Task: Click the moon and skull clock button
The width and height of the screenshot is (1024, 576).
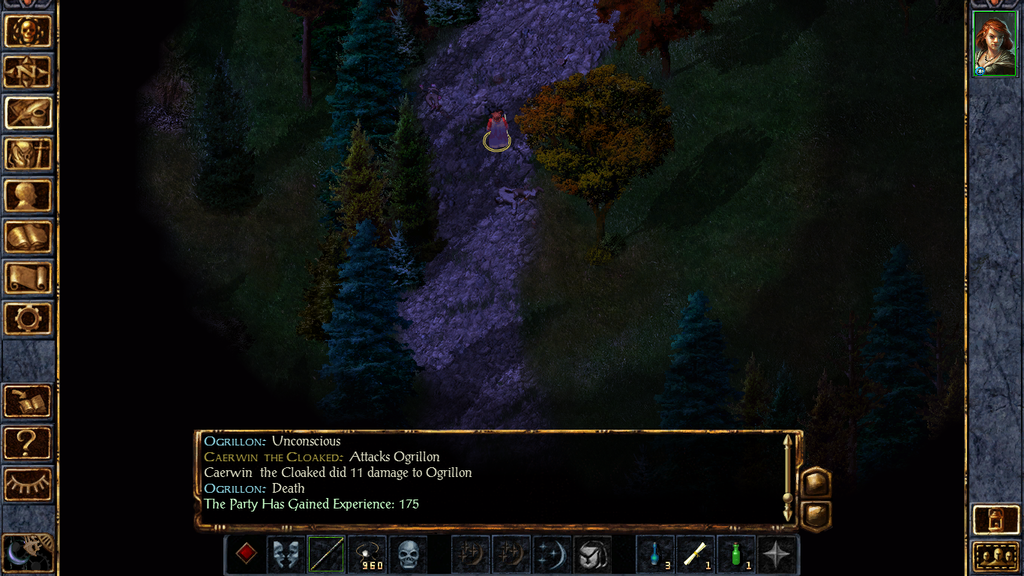Action: click(28, 551)
